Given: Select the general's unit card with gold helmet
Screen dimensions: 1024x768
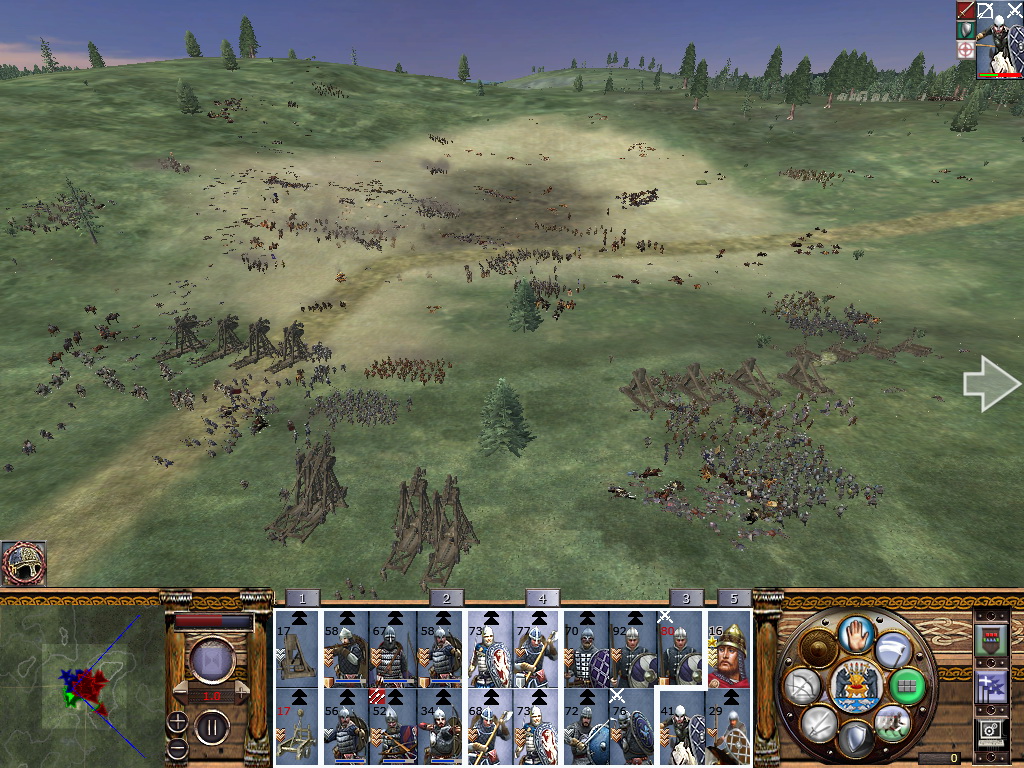Looking at the screenshot, I should point(729,656).
